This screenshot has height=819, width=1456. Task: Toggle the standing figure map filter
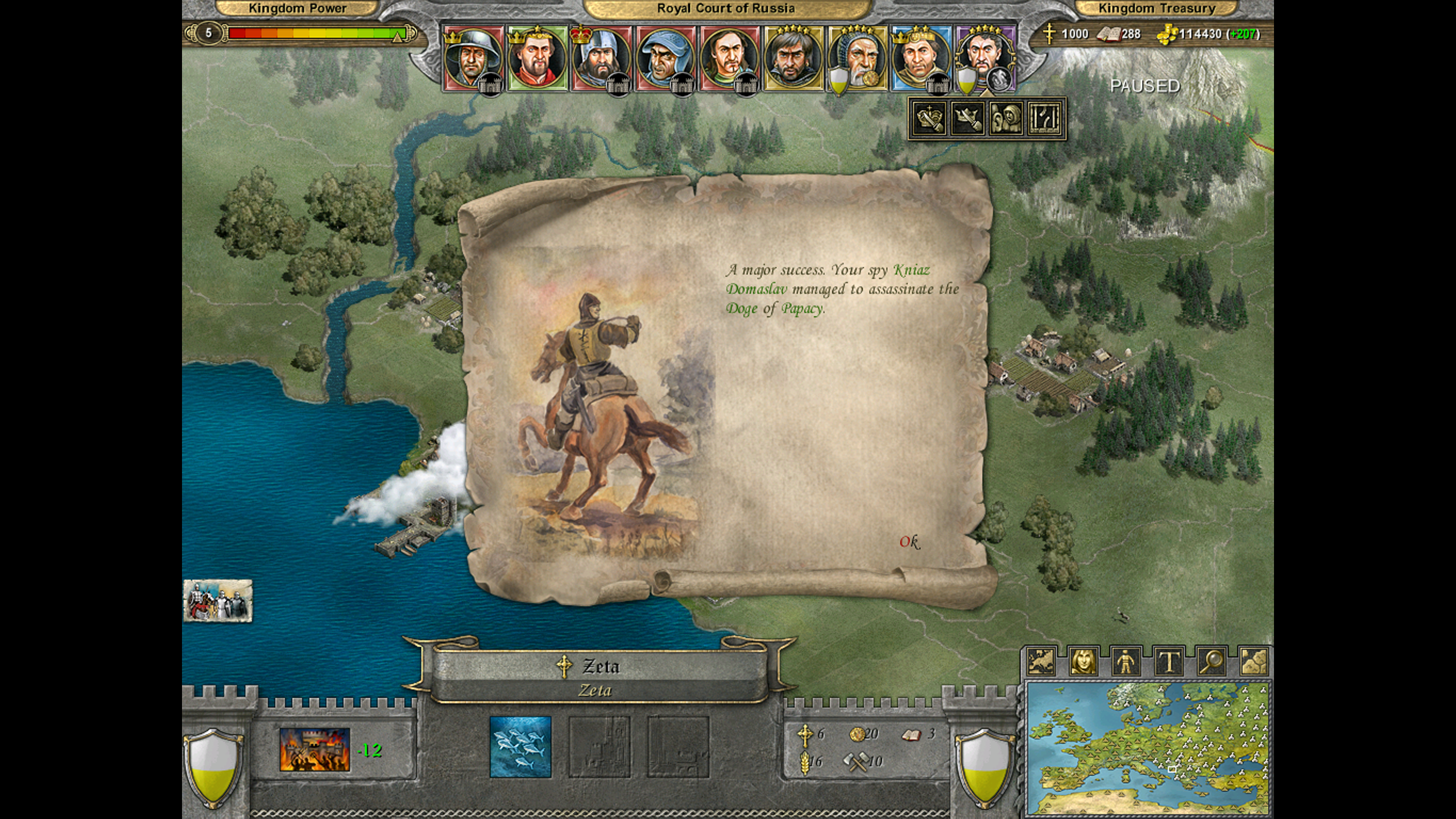[x=1126, y=662]
